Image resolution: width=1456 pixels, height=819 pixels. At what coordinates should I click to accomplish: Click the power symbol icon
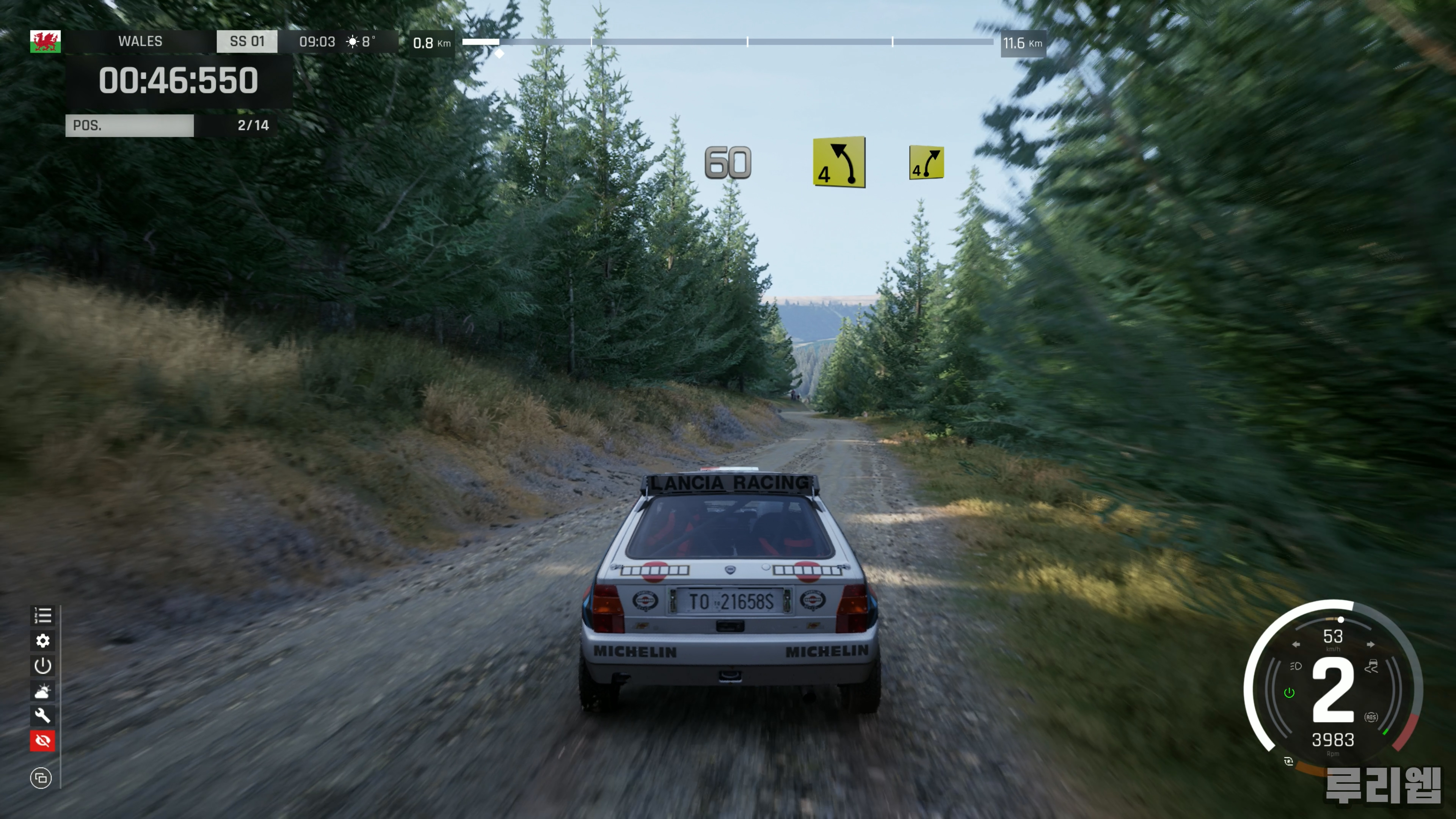(x=42, y=666)
